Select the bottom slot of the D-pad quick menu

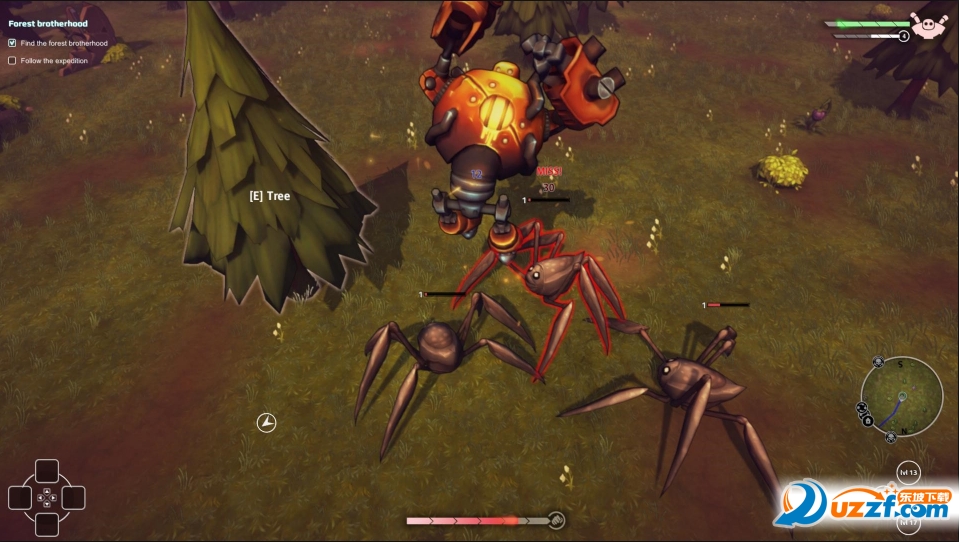[47, 523]
